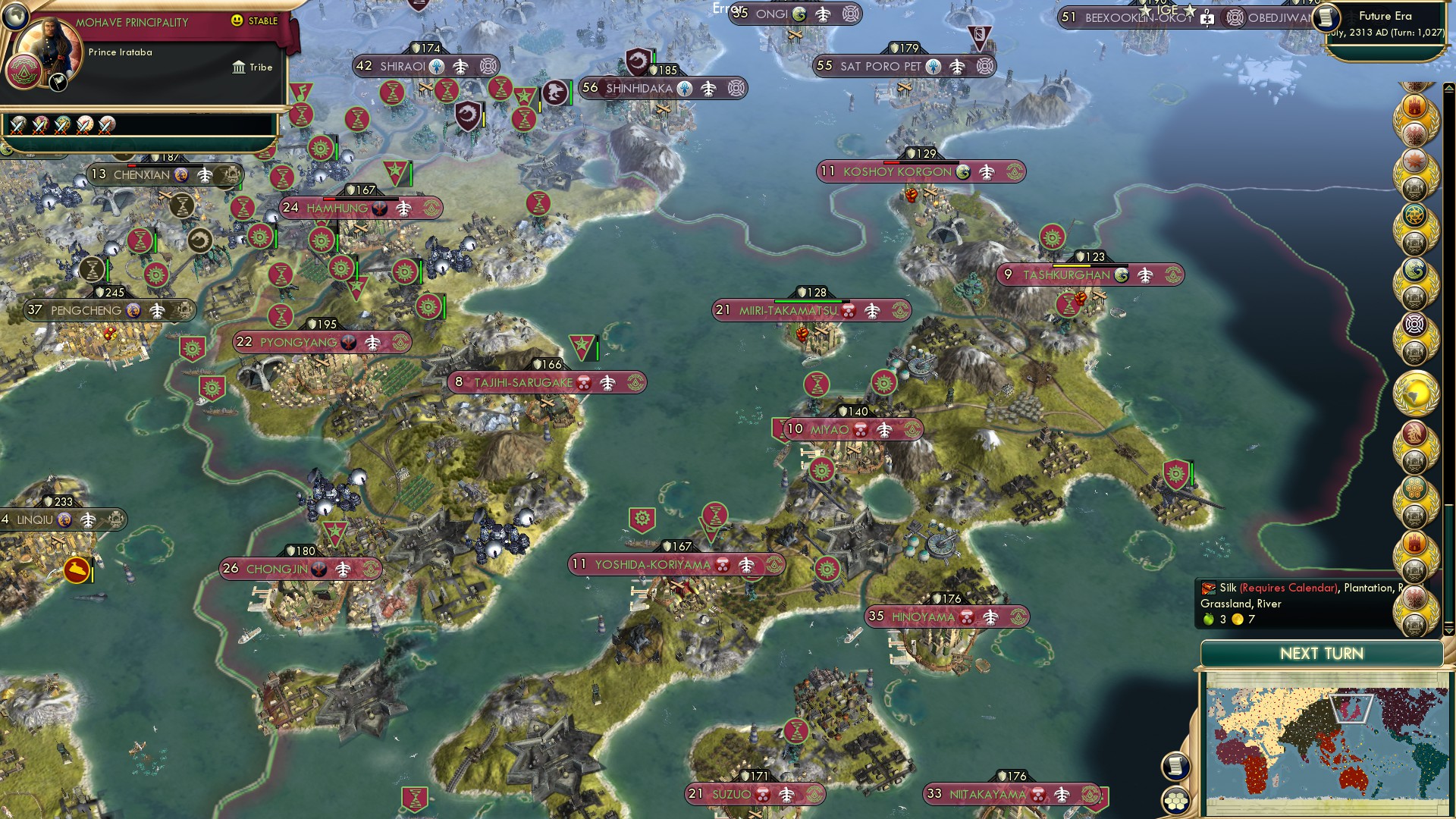End the turn with Next Turn
The width and height of the screenshot is (1456, 819).
pyautogui.click(x=1321, y=654)
